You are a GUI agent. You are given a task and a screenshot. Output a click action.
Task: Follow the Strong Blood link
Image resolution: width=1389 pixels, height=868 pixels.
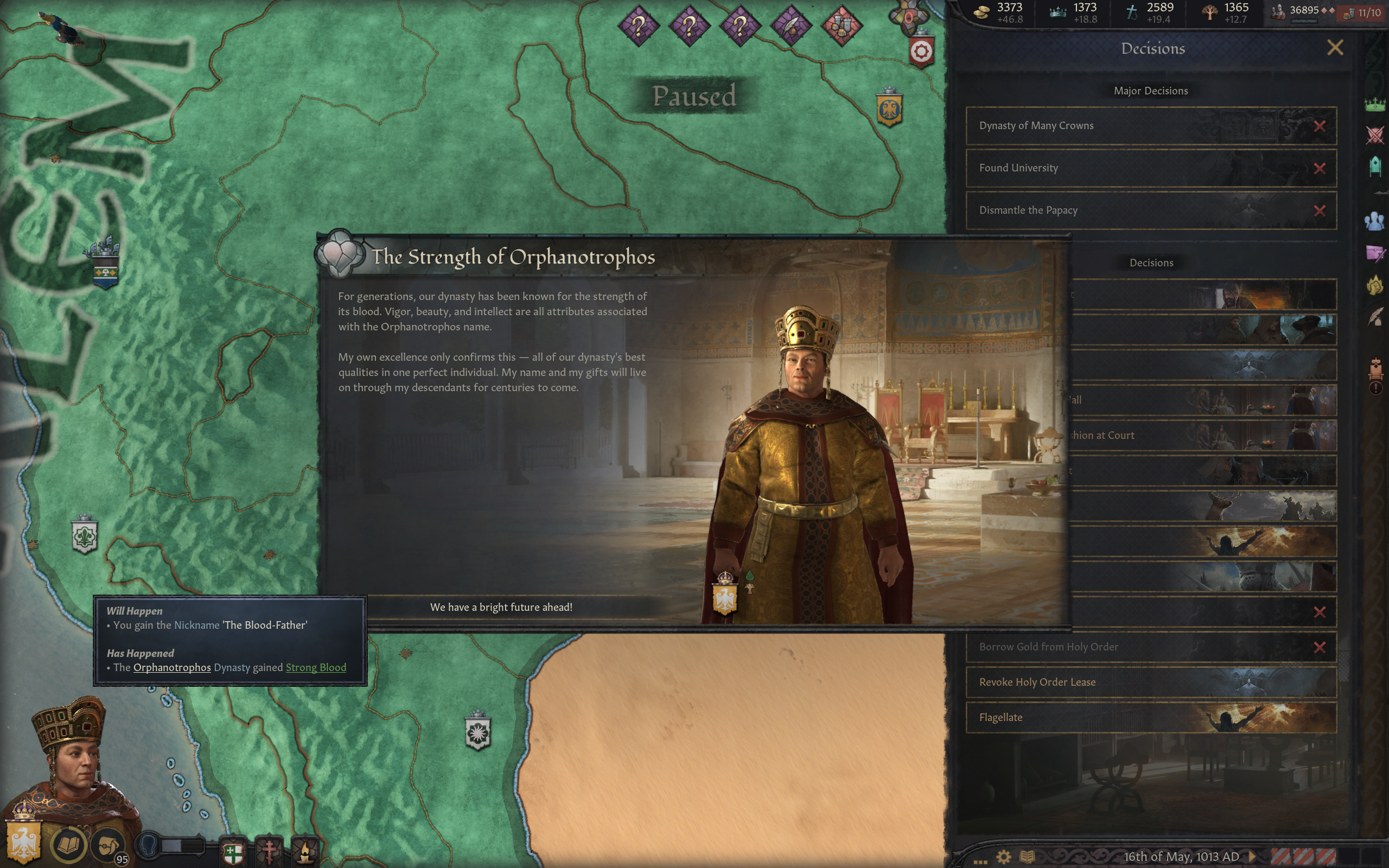(316, 668)
